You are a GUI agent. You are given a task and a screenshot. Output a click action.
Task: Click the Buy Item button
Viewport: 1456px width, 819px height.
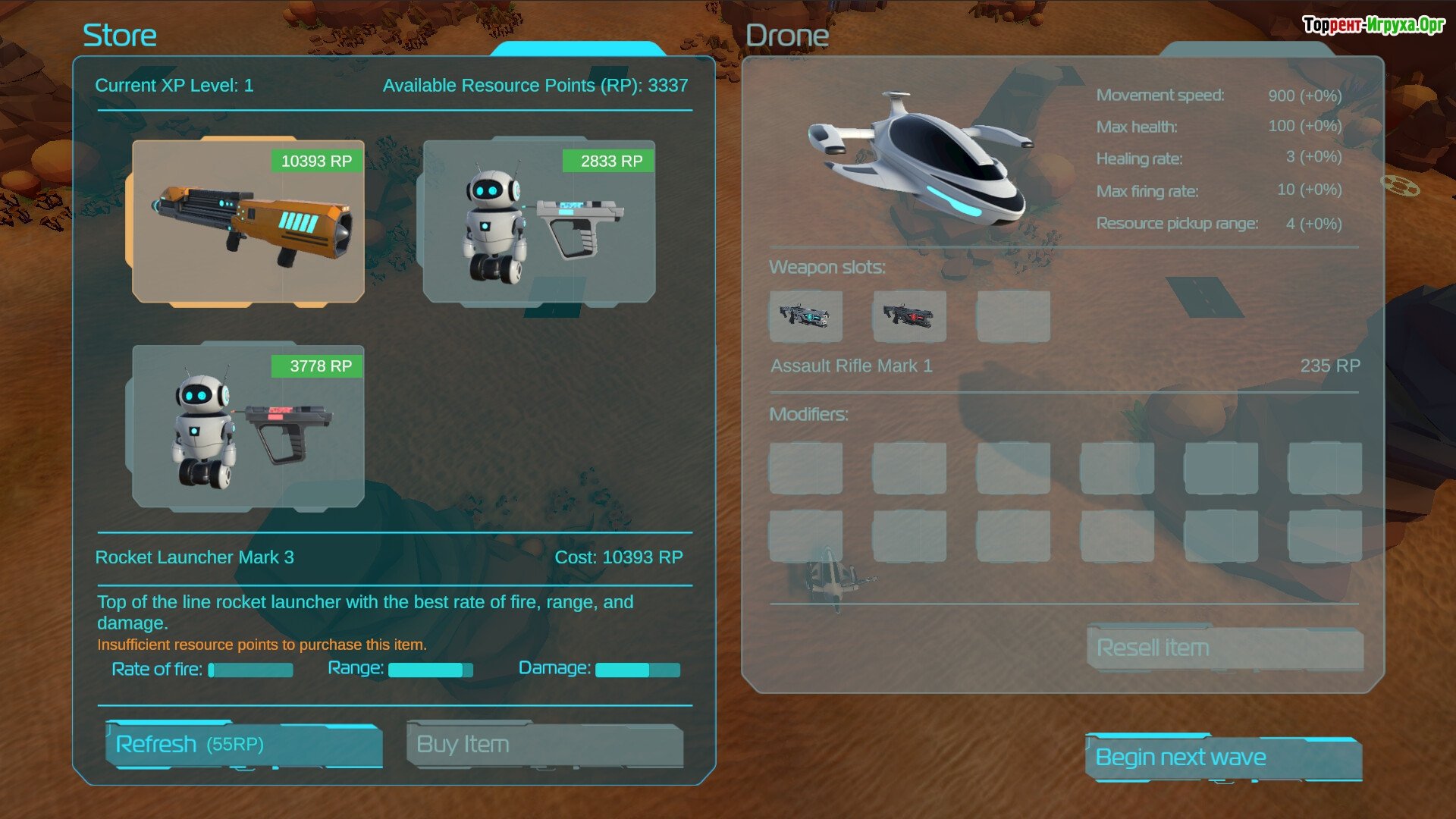point(544,745)
